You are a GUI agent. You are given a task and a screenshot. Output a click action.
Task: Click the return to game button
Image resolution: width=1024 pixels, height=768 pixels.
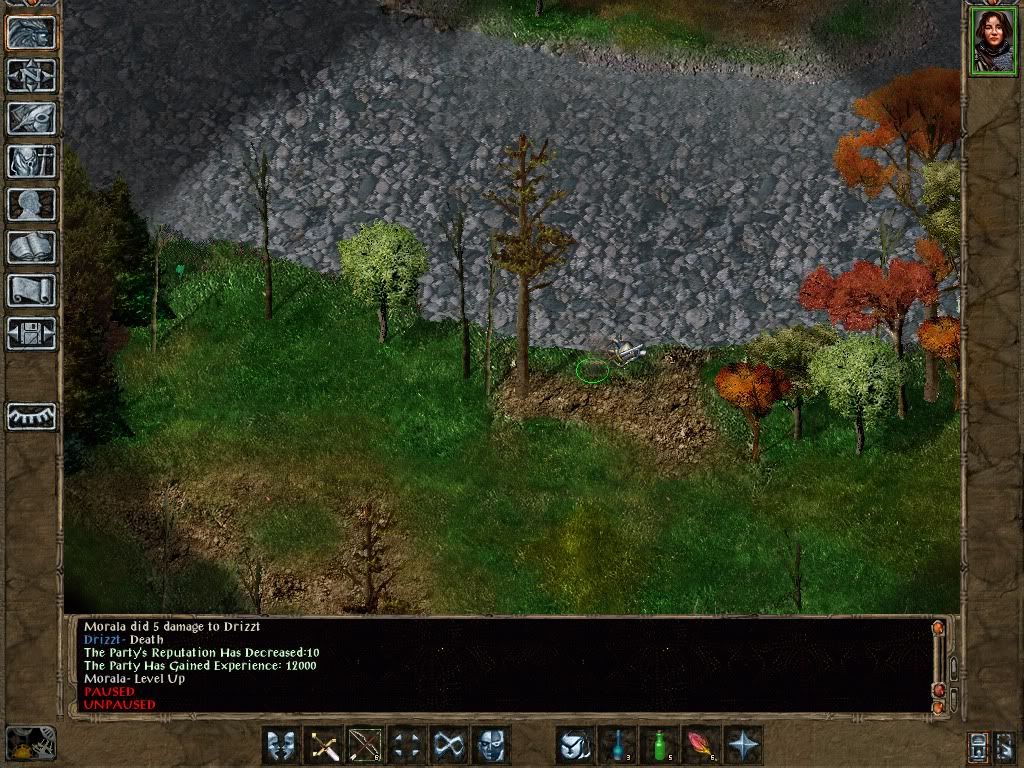32,33
